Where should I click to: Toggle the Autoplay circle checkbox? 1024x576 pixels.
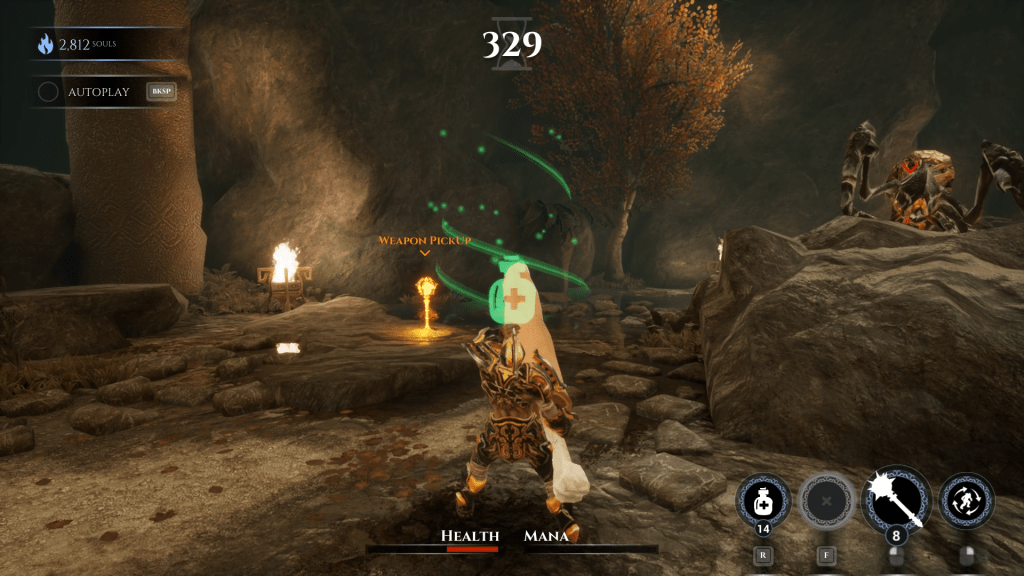click(x=48, y=92)
